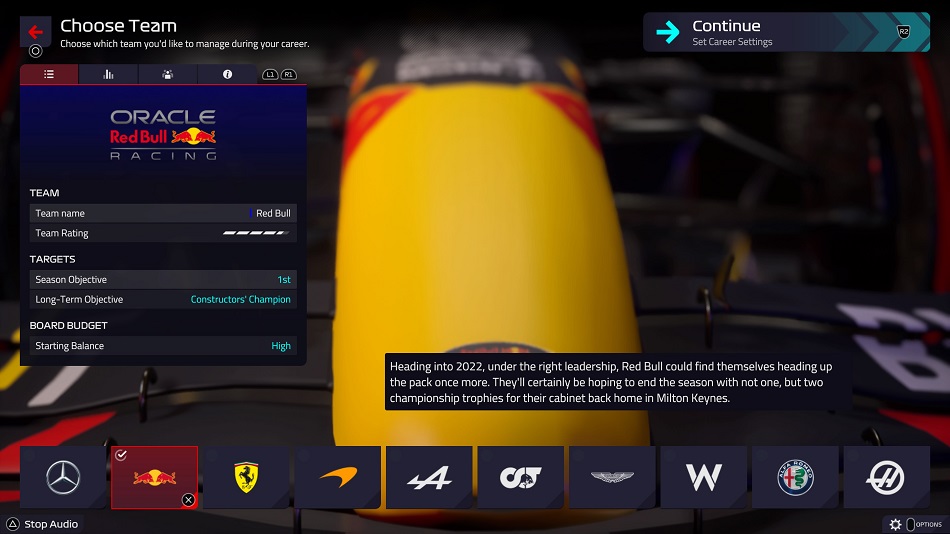The height and width of the screenshot is (534, 950).
Task: Stop the audio commentary
Action: [x=42, y=524]
